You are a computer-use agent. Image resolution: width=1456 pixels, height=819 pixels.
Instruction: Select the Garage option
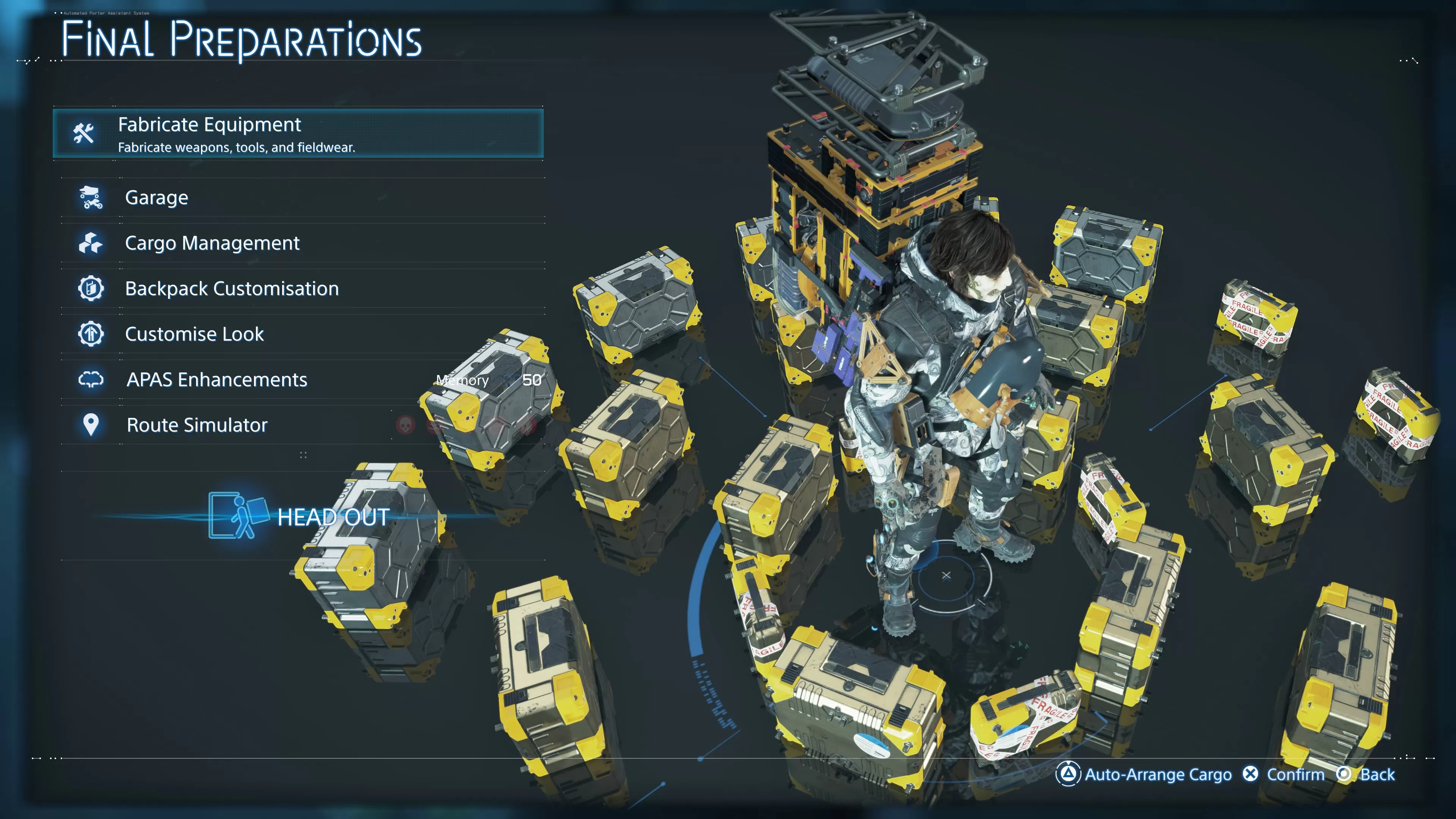click(157, 198)
